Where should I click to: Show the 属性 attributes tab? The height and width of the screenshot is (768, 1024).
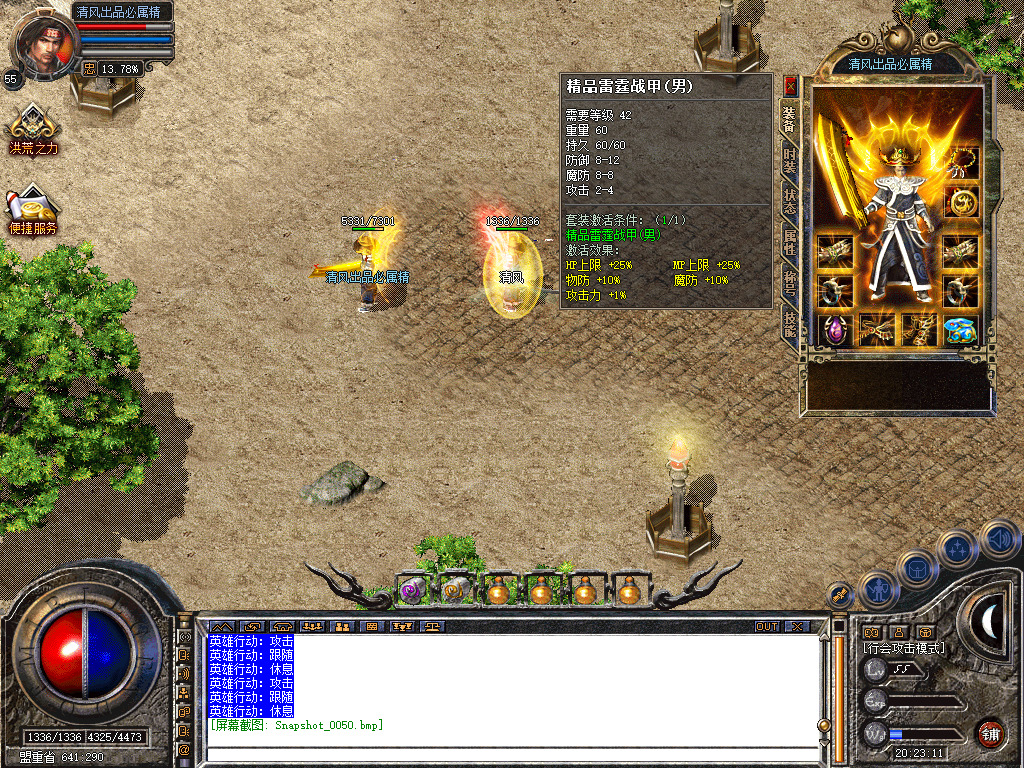pos(790,239)
